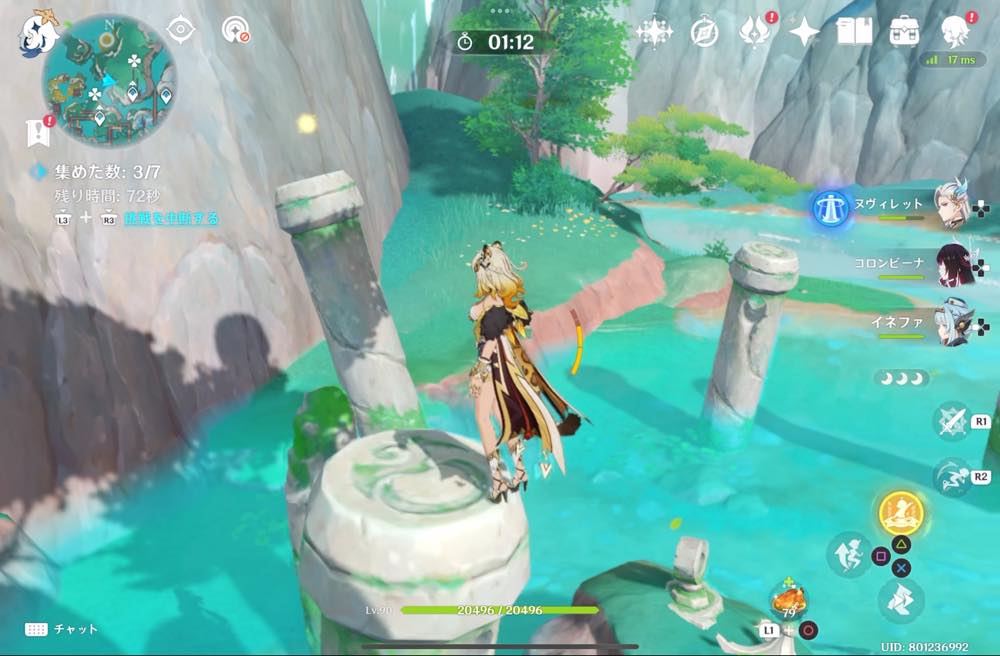Open the winged emblem events icon
Image resolution: width=1000 pixels, height=656 pixels.
point(753,32)
